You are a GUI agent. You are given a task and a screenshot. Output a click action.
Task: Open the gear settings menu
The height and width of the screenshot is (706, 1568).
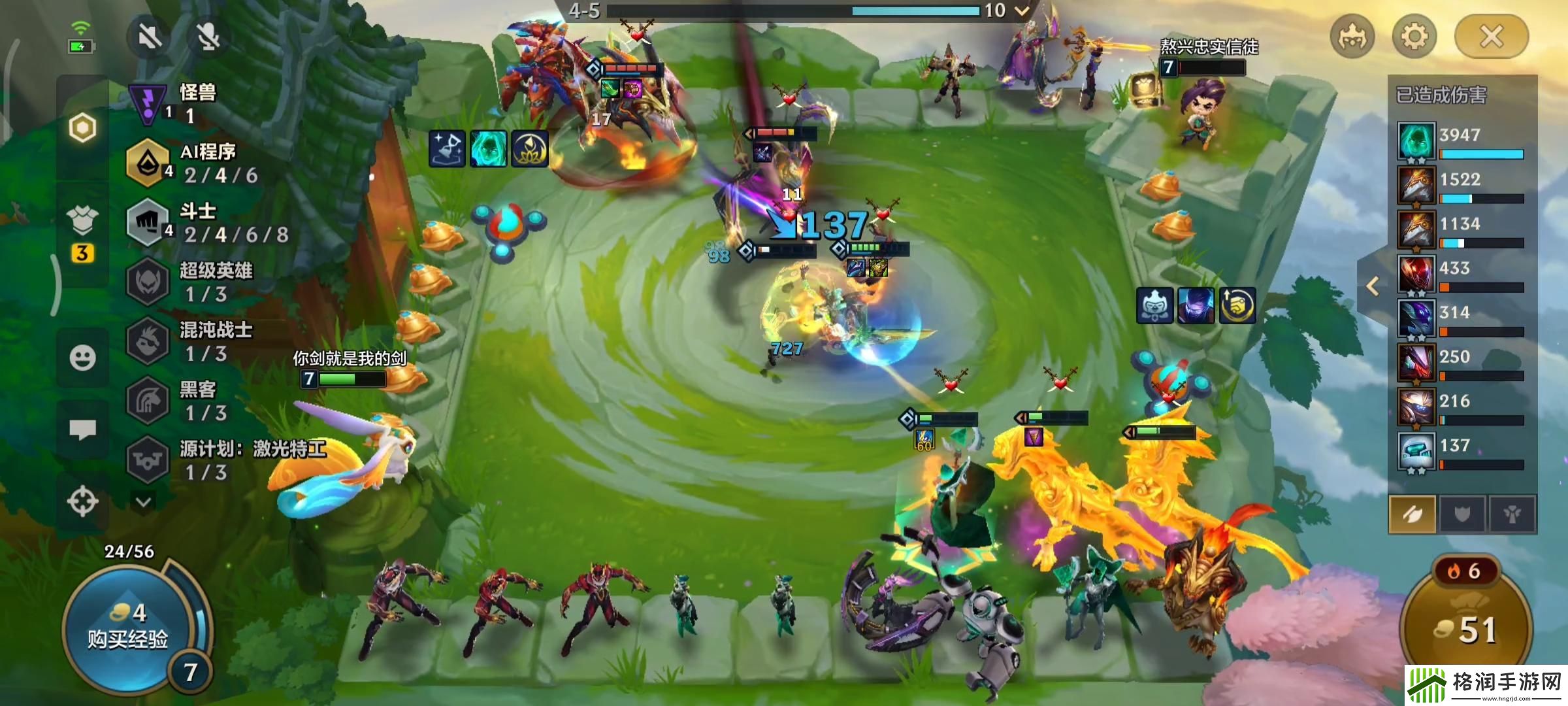point(1414,37)
